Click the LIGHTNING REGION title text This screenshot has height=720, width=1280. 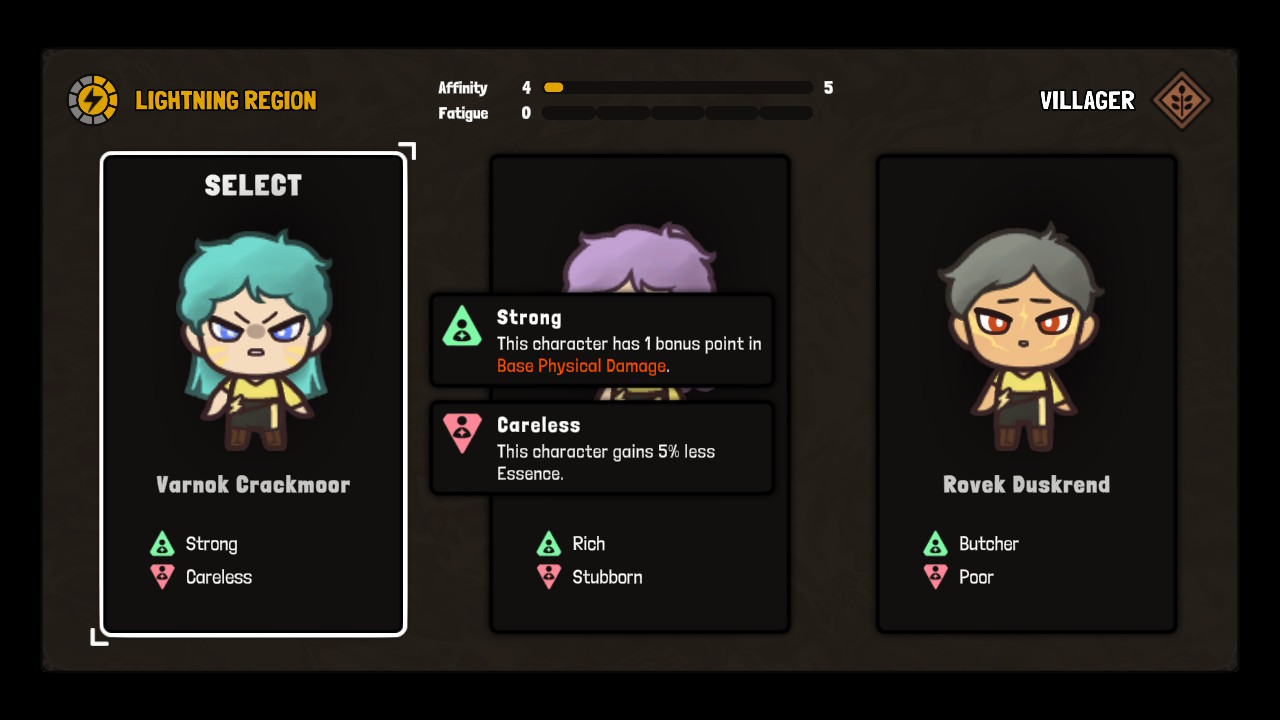point(225,100)
